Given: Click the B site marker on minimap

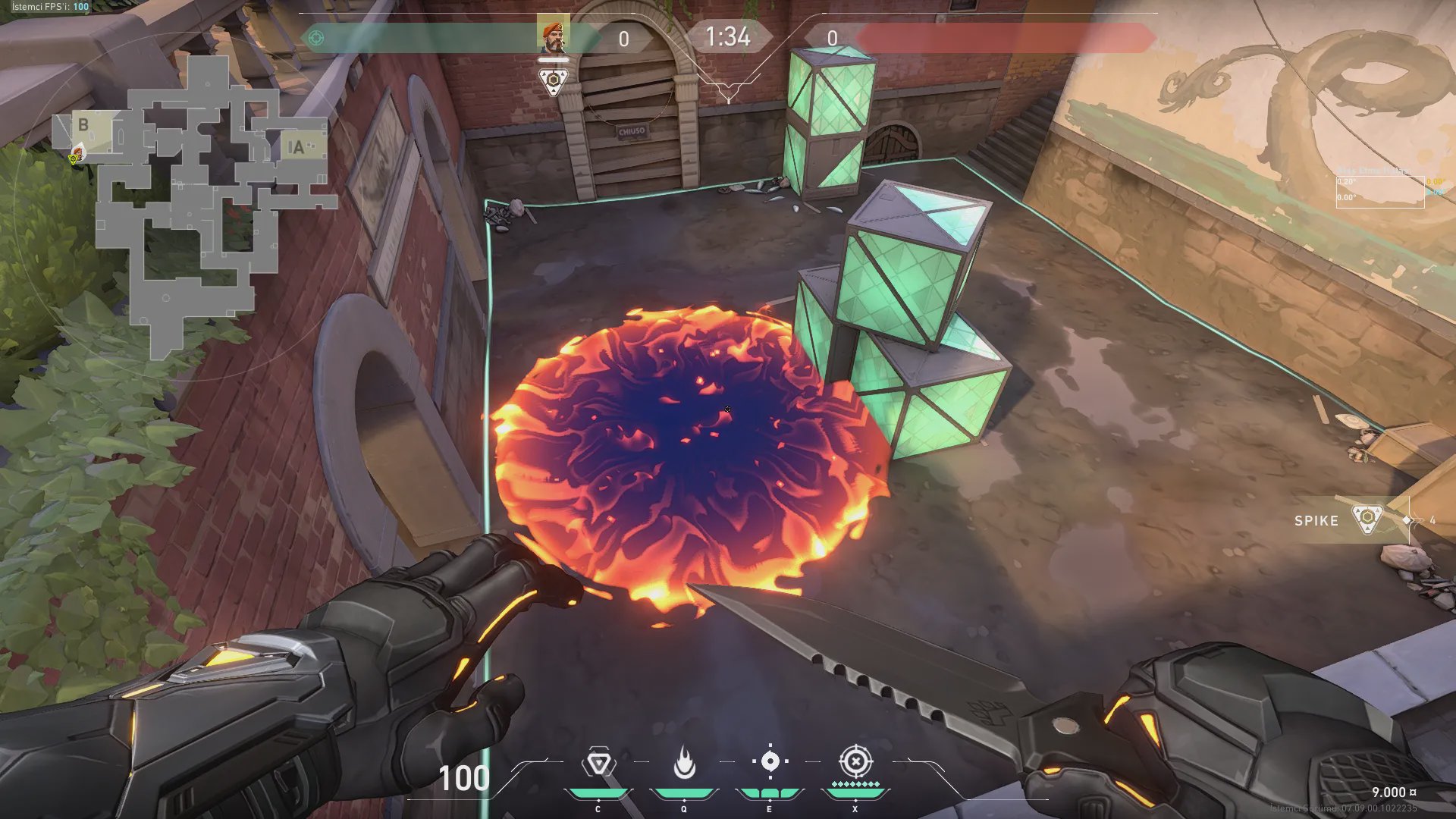Looking at the screenshot, I should (83, 124).
